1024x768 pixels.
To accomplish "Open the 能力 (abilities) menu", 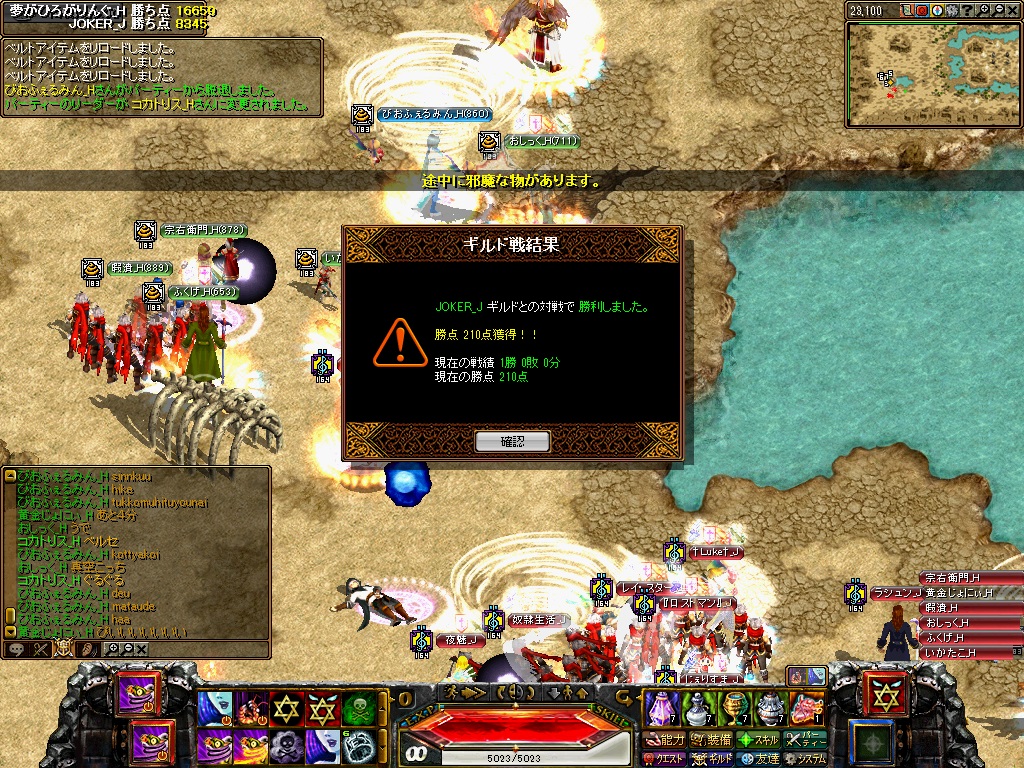I will point(665,740).
